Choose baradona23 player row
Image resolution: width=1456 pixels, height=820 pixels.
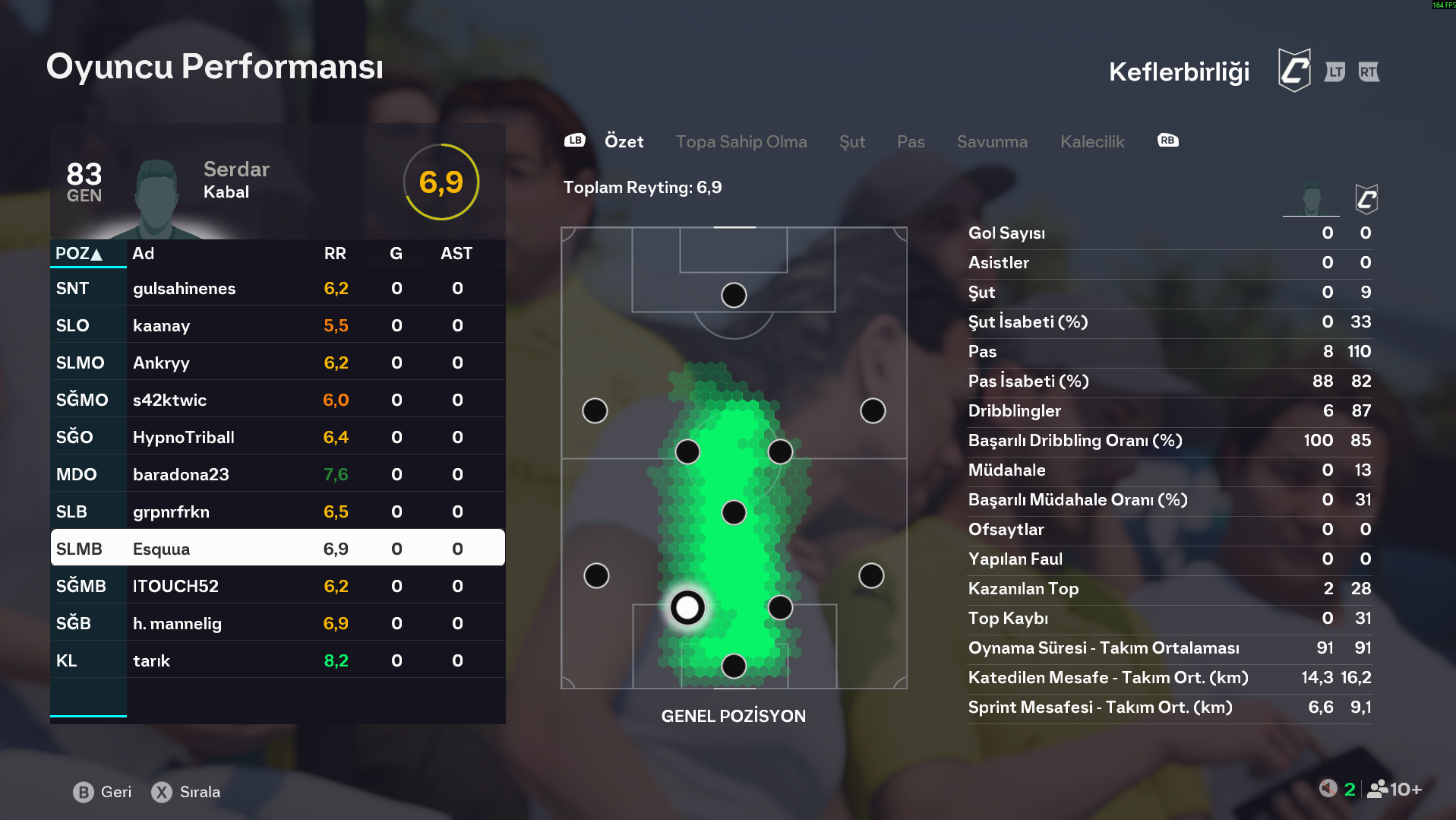coord(277,475)
